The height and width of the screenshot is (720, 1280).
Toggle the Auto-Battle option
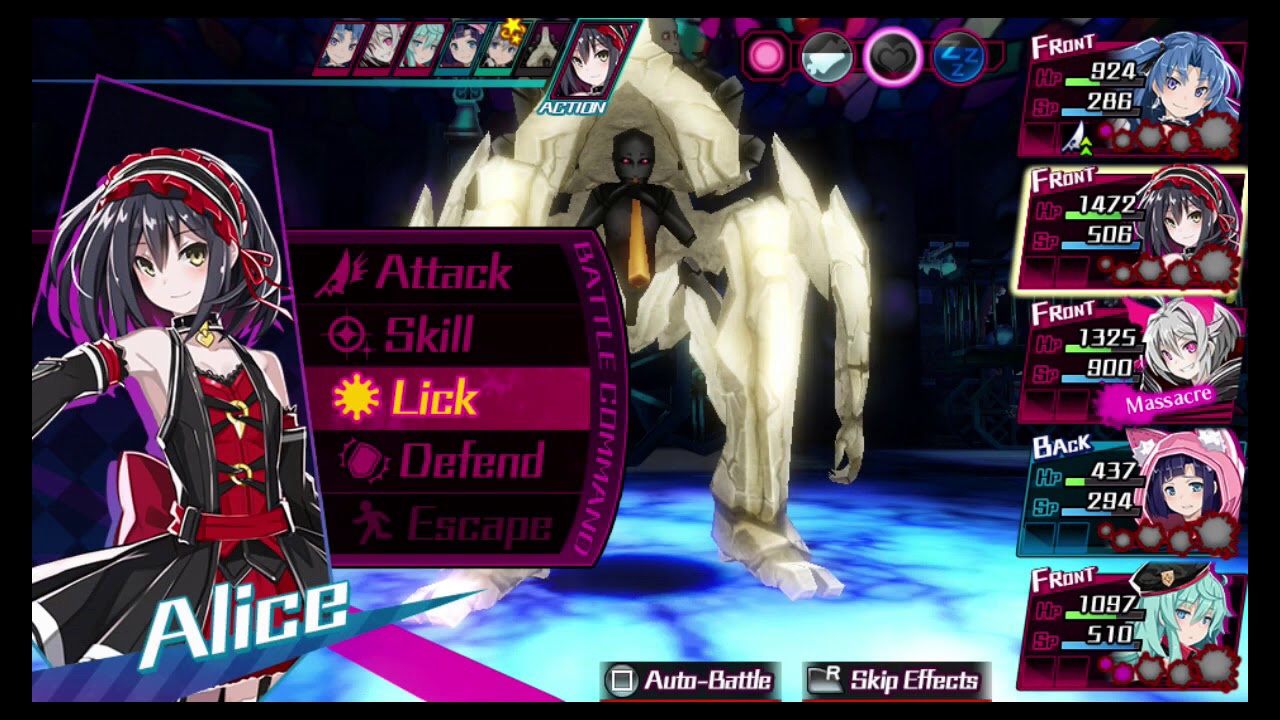tap(689, 681)
